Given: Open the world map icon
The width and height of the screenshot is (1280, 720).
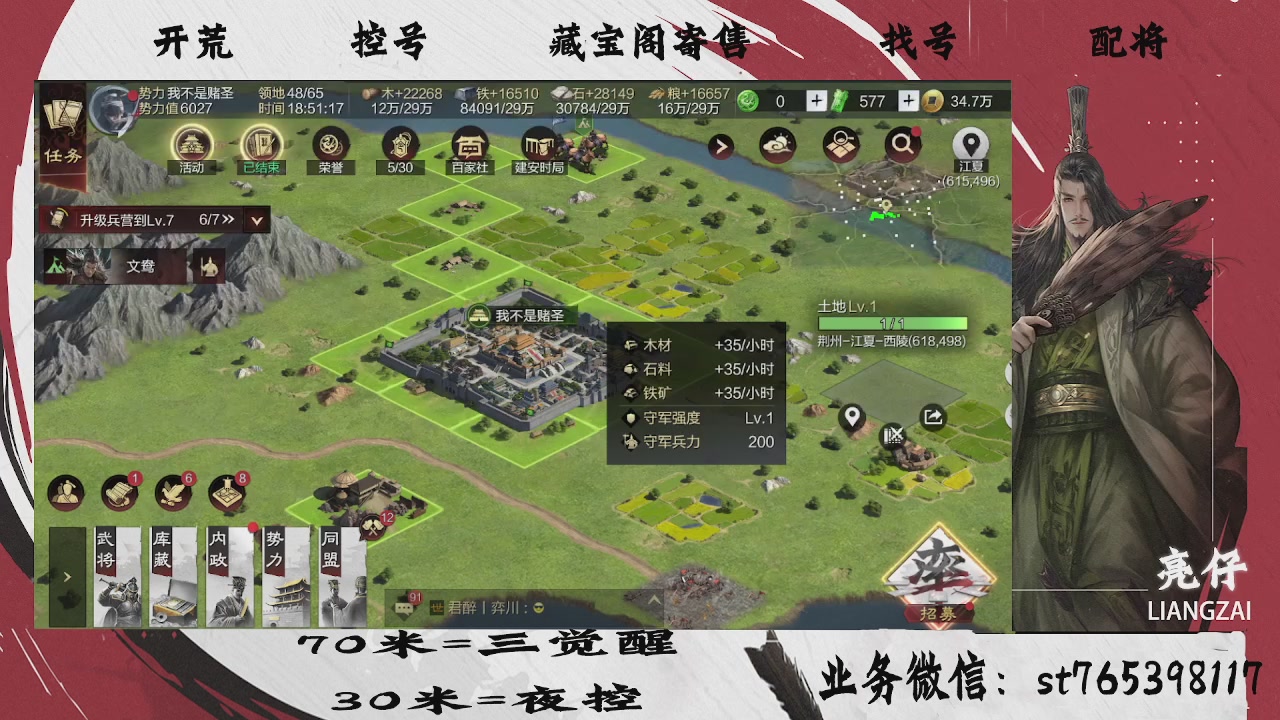Looking at the screenshot, I should pos(840,145).
